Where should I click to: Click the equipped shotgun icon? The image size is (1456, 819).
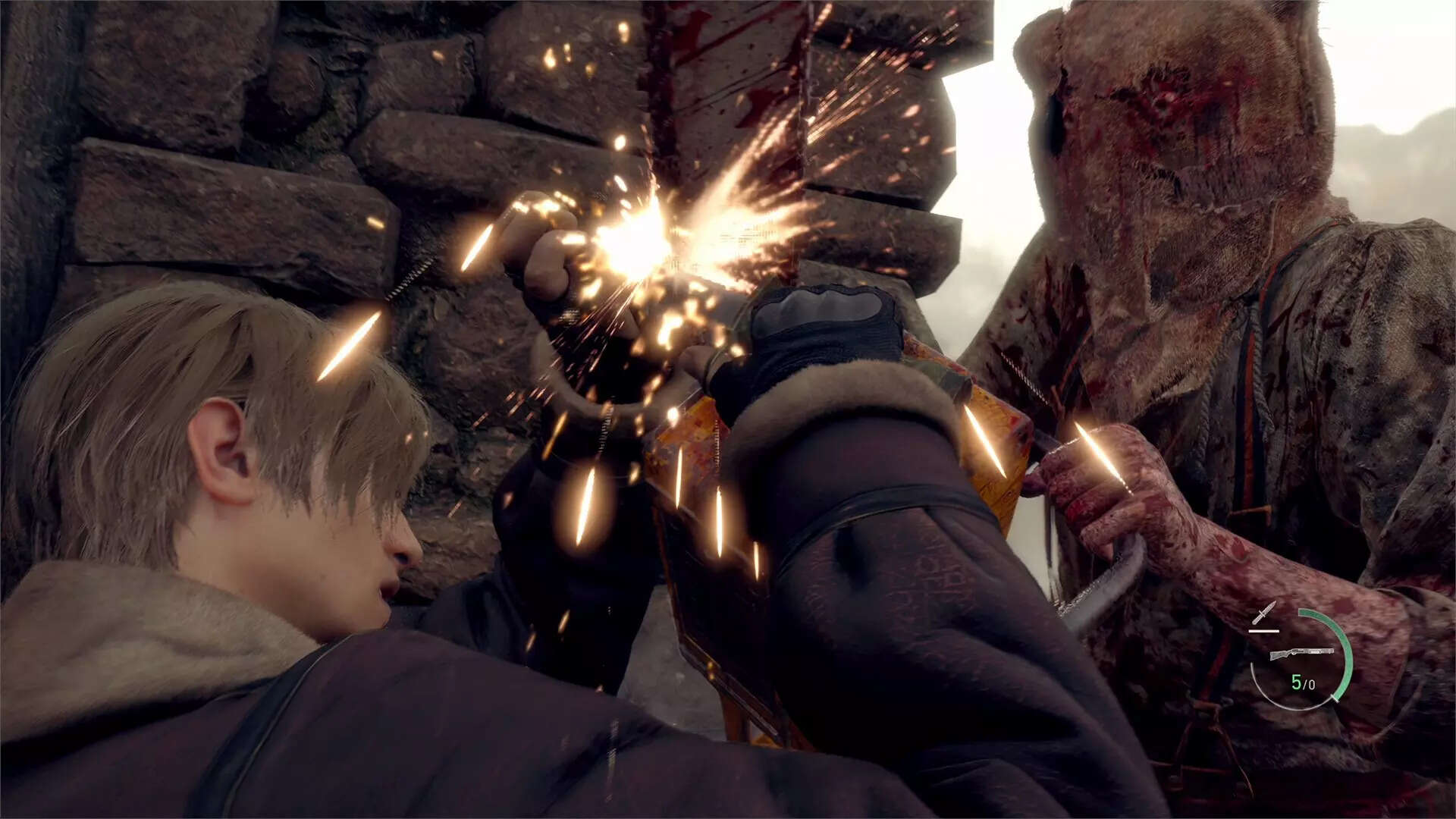point(1301,653)
